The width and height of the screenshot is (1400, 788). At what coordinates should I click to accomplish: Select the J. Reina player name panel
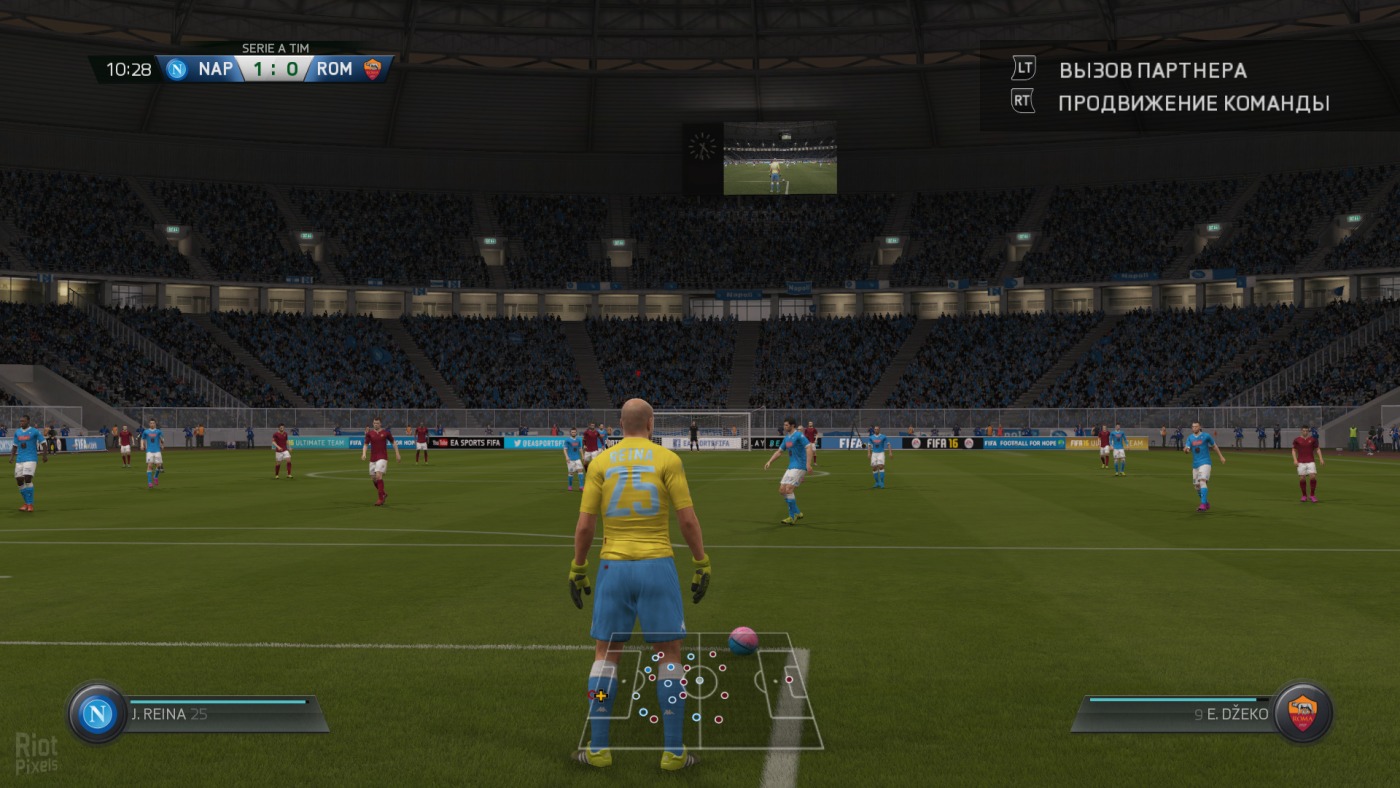[225, 714]
